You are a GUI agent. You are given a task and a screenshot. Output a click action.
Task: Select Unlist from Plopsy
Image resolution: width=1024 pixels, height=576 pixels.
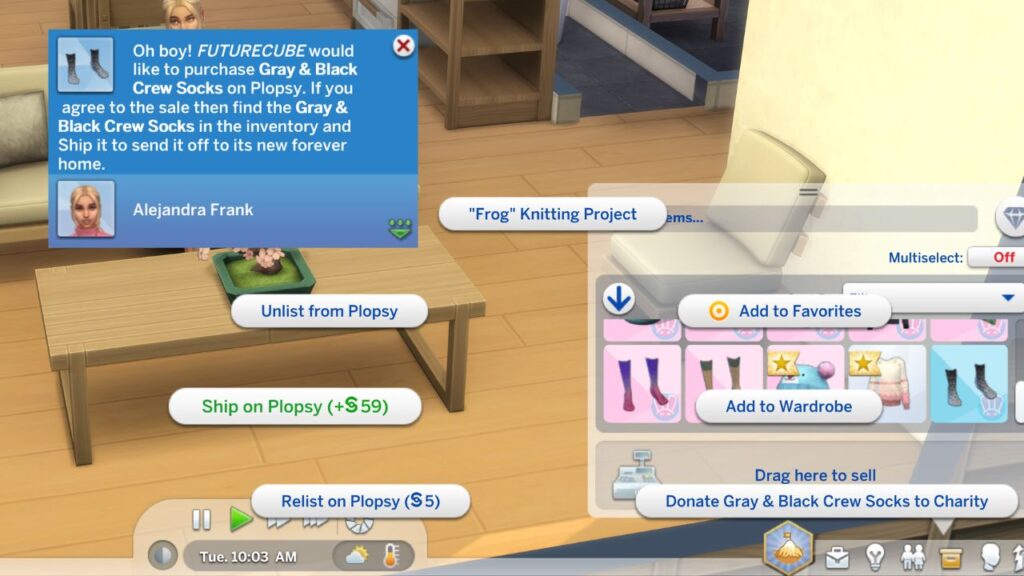coord(329,311)
